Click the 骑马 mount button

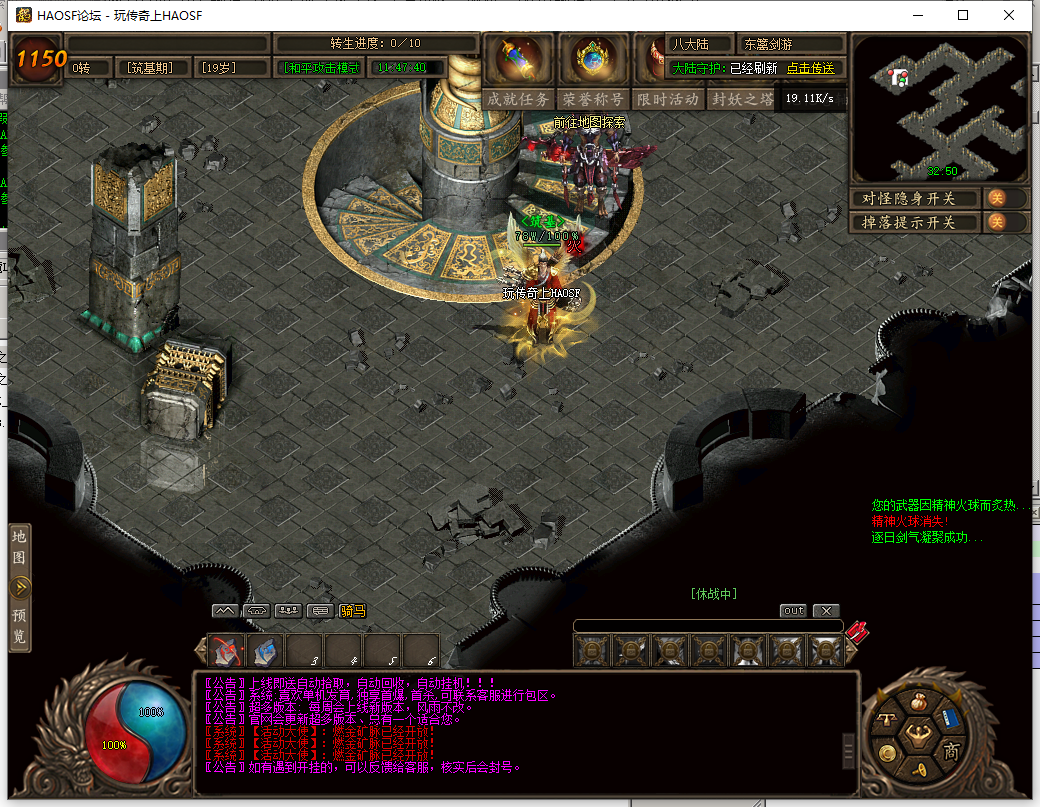click(352, 610)
